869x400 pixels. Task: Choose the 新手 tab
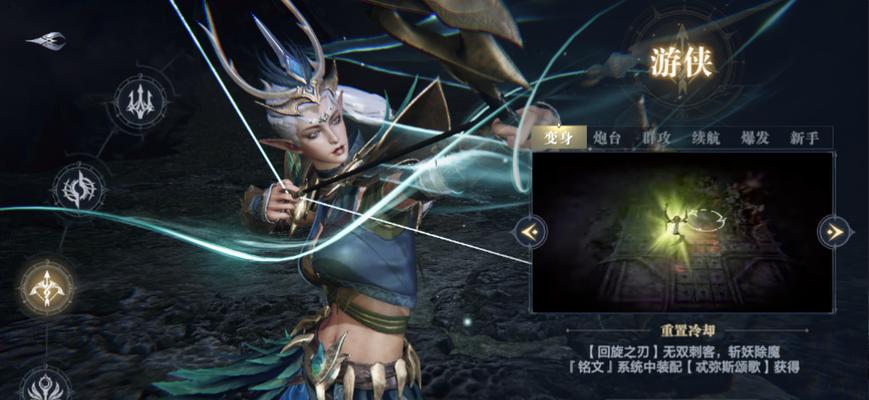pyautogui.click(x=804, y=138)
